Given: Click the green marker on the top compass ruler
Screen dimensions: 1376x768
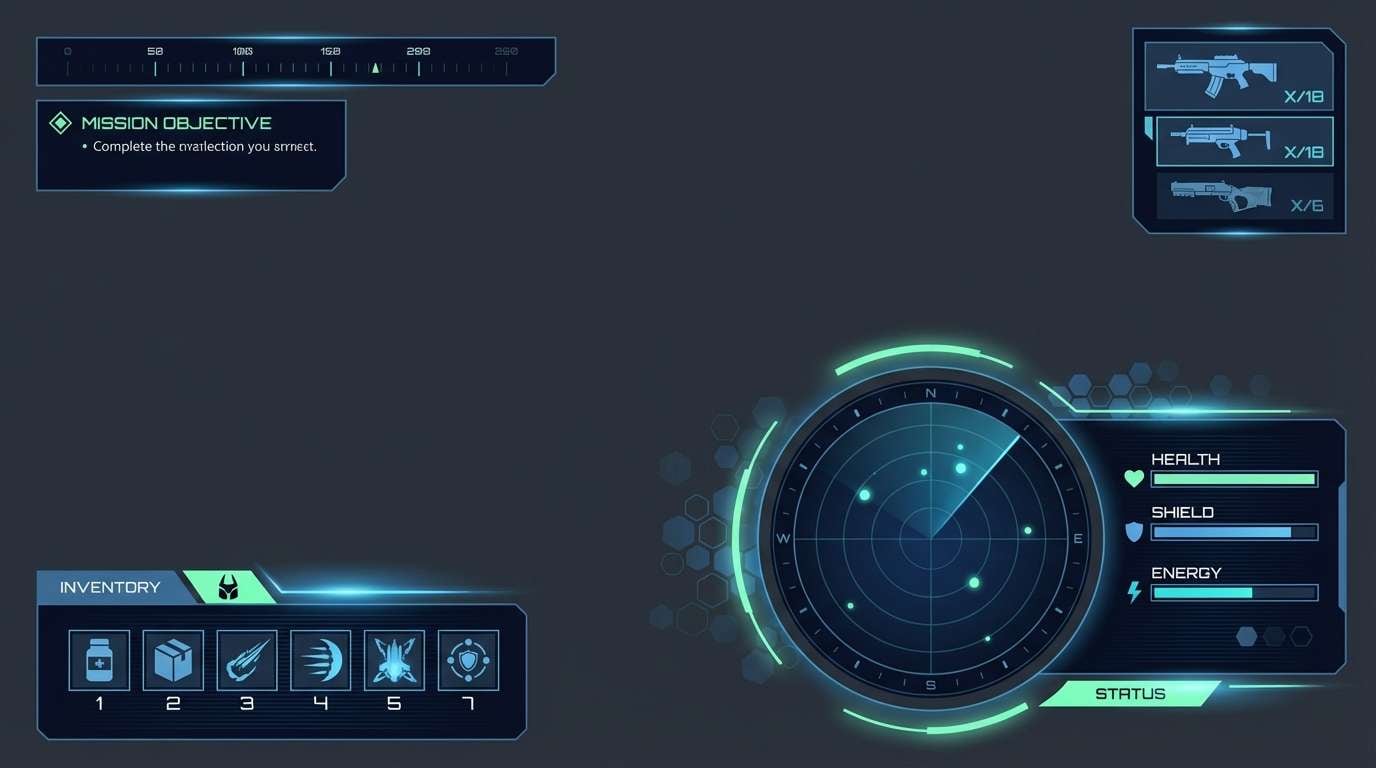Looking at the screenshot, I should [375, 69].
